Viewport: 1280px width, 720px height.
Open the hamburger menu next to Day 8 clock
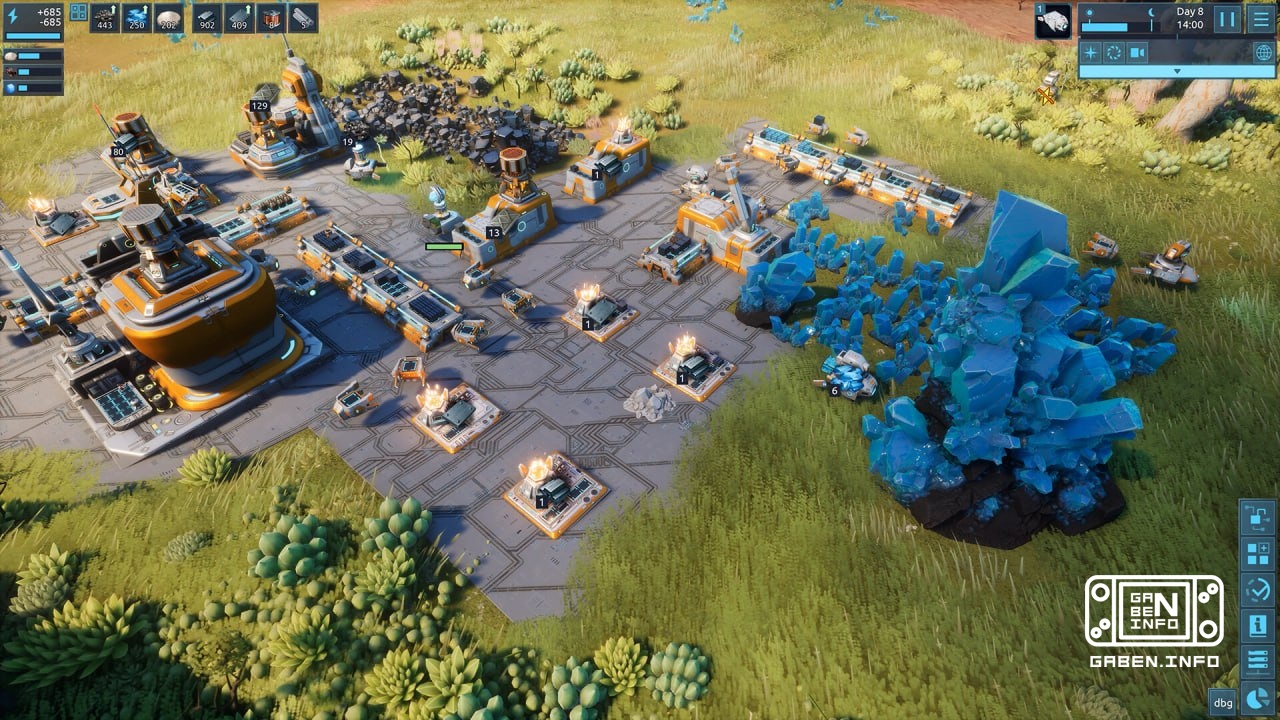1261,19
